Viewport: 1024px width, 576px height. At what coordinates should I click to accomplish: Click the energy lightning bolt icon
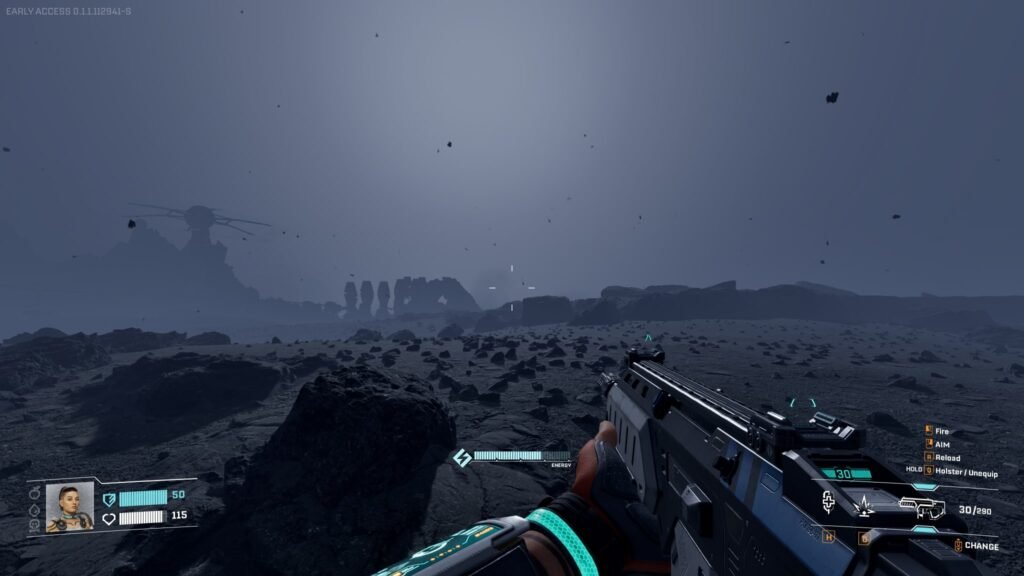point(462,457)
